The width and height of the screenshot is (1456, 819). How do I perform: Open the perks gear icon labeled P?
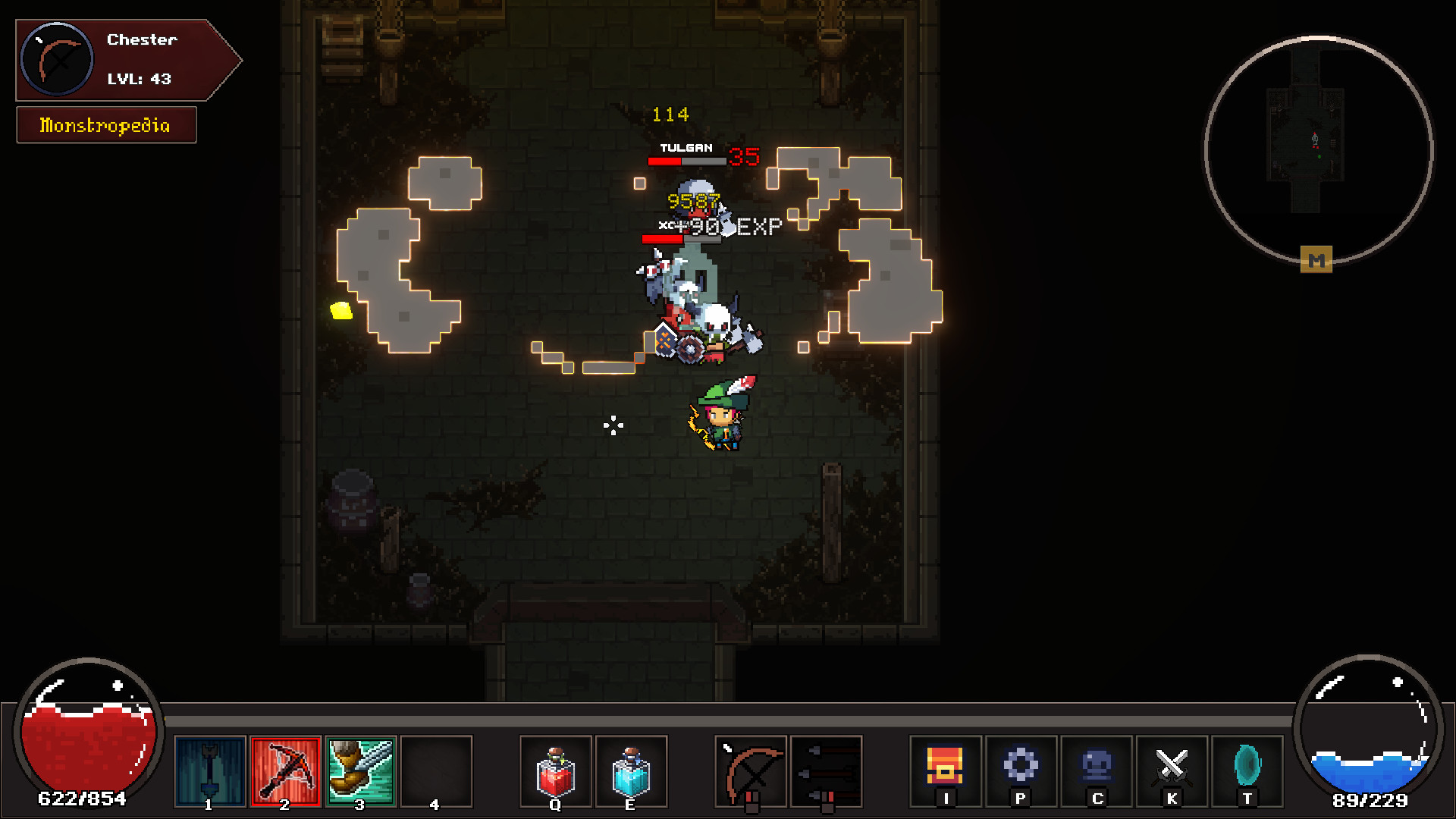(1021, 770)
